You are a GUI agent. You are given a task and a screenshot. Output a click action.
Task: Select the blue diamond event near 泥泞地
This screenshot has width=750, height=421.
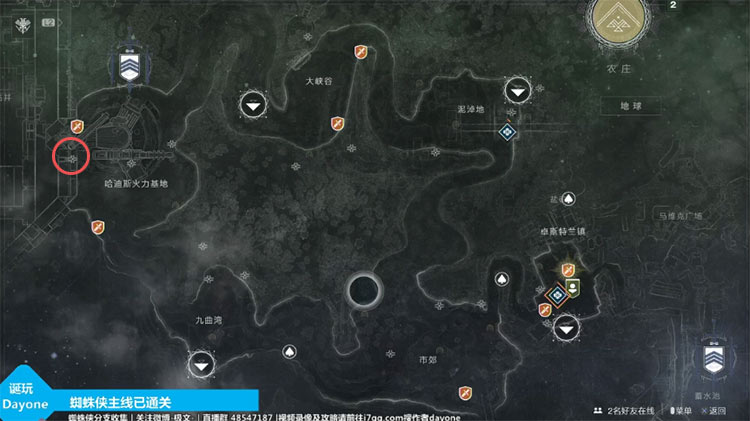pyautogui.click(x=509, y=131)
